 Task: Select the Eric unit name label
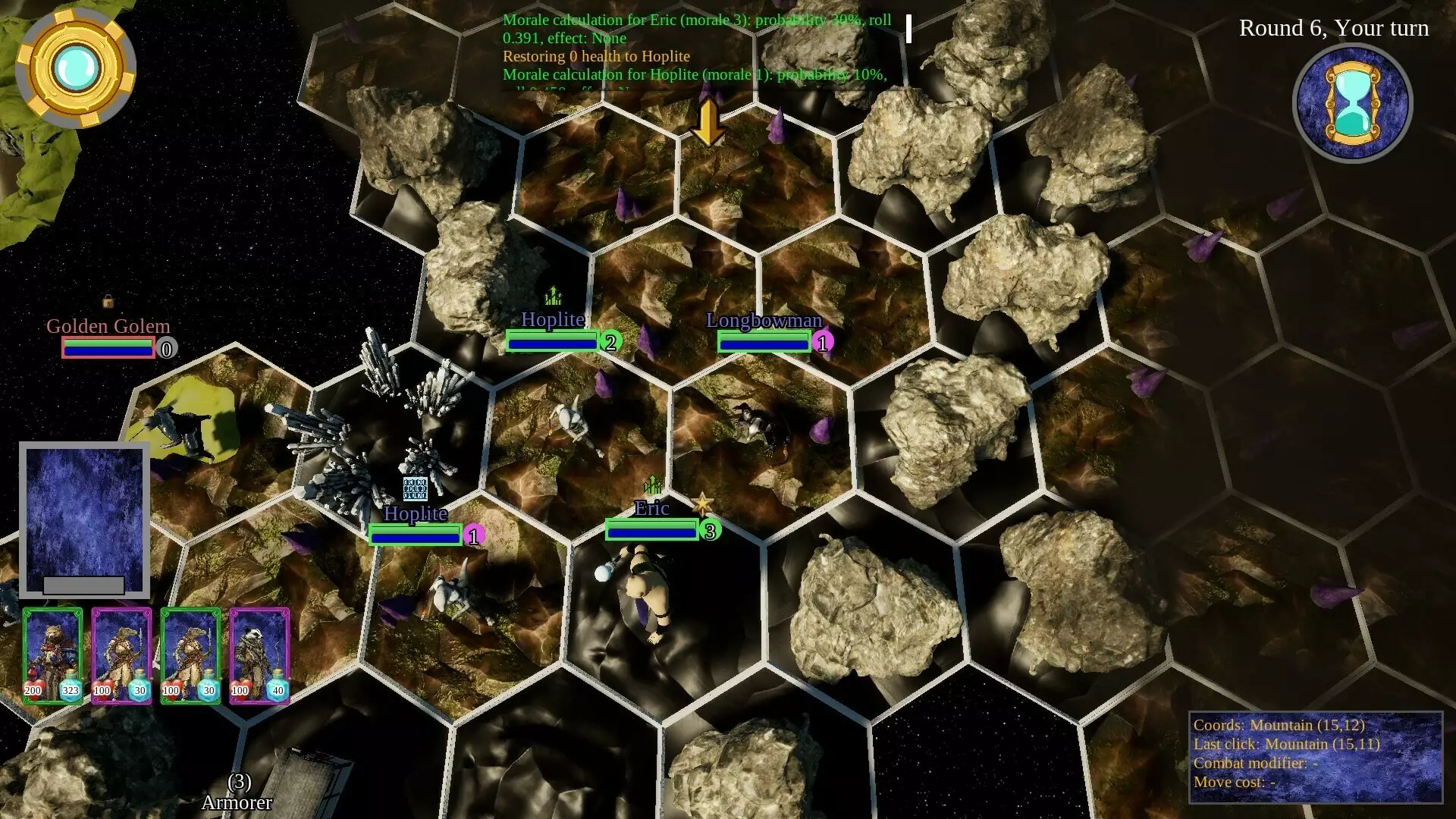click(x=651, y=508)
